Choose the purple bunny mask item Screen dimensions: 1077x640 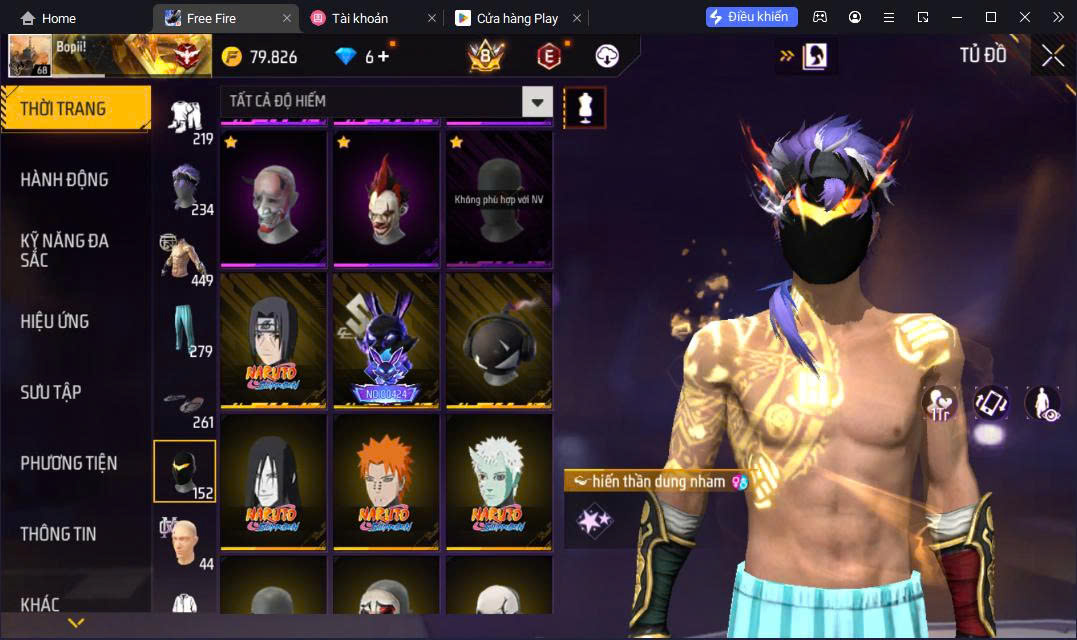point(386,340)
